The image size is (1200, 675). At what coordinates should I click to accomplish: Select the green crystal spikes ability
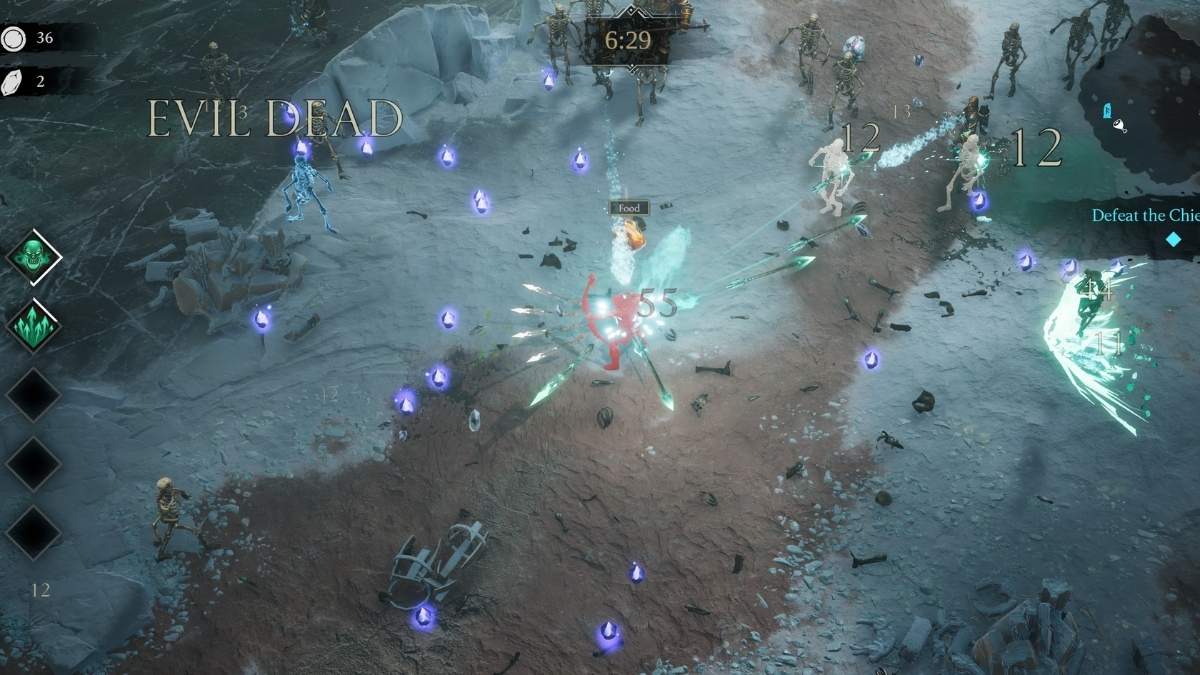click(34, 325)
